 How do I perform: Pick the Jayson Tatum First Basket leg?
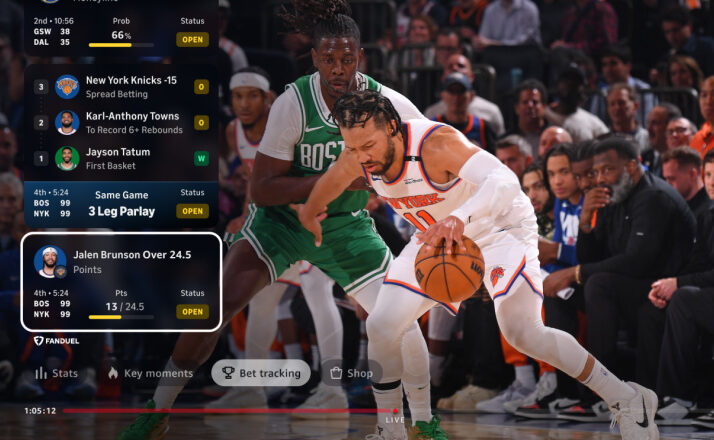click(121, 157)
